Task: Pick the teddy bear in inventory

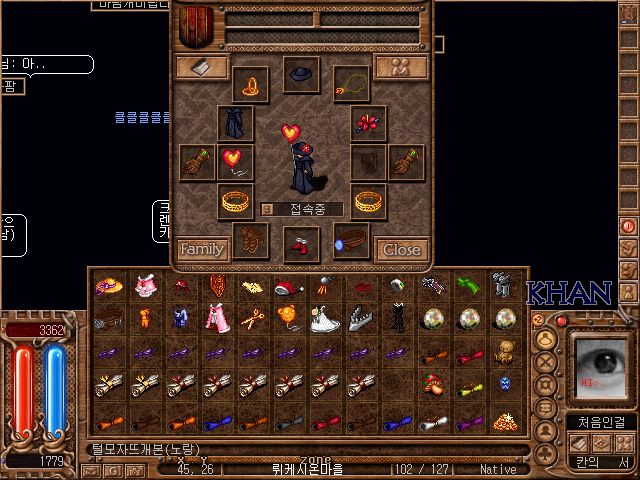Action: point(505,352)
